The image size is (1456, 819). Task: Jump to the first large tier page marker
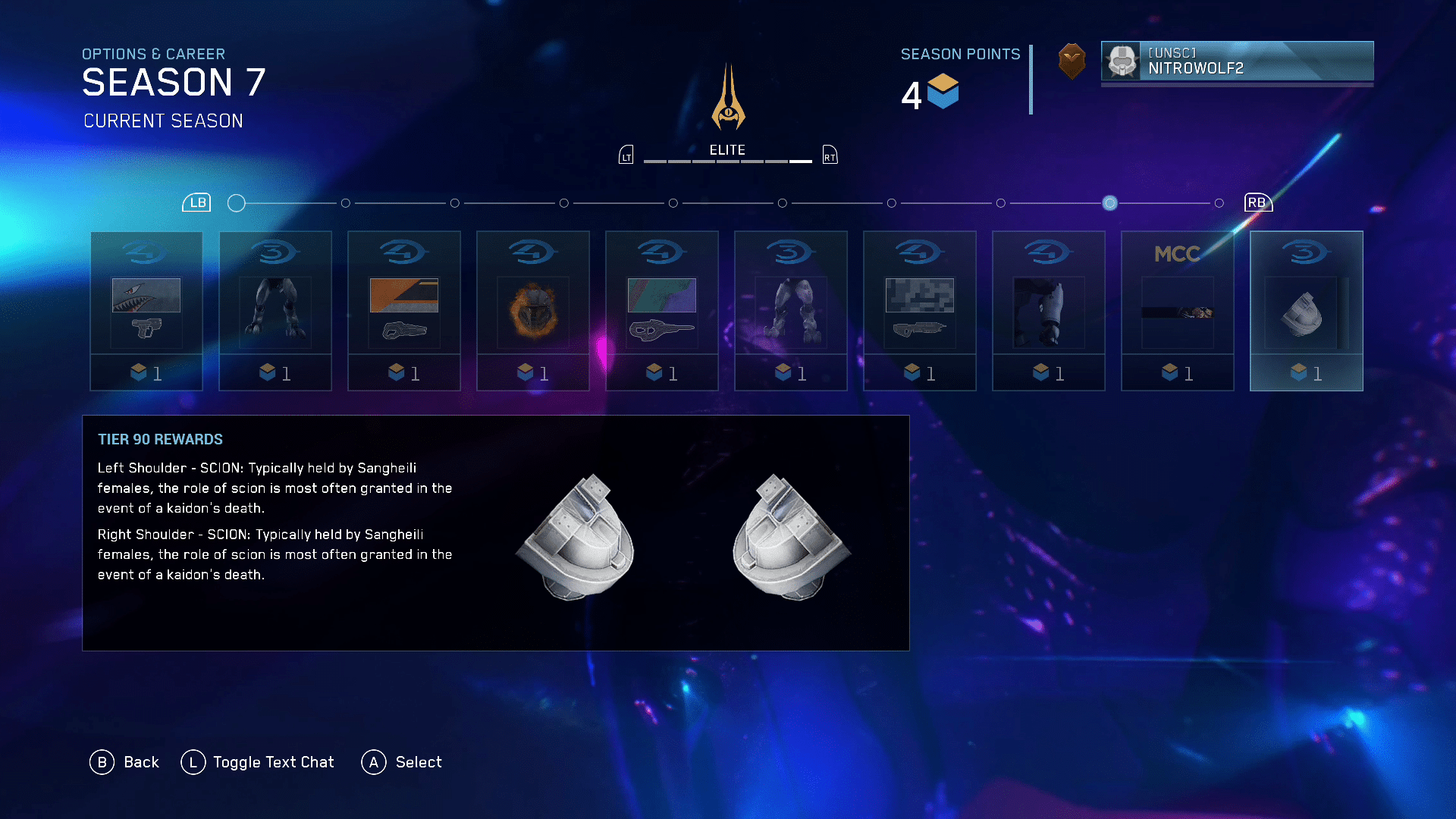(x=237, y=203)
